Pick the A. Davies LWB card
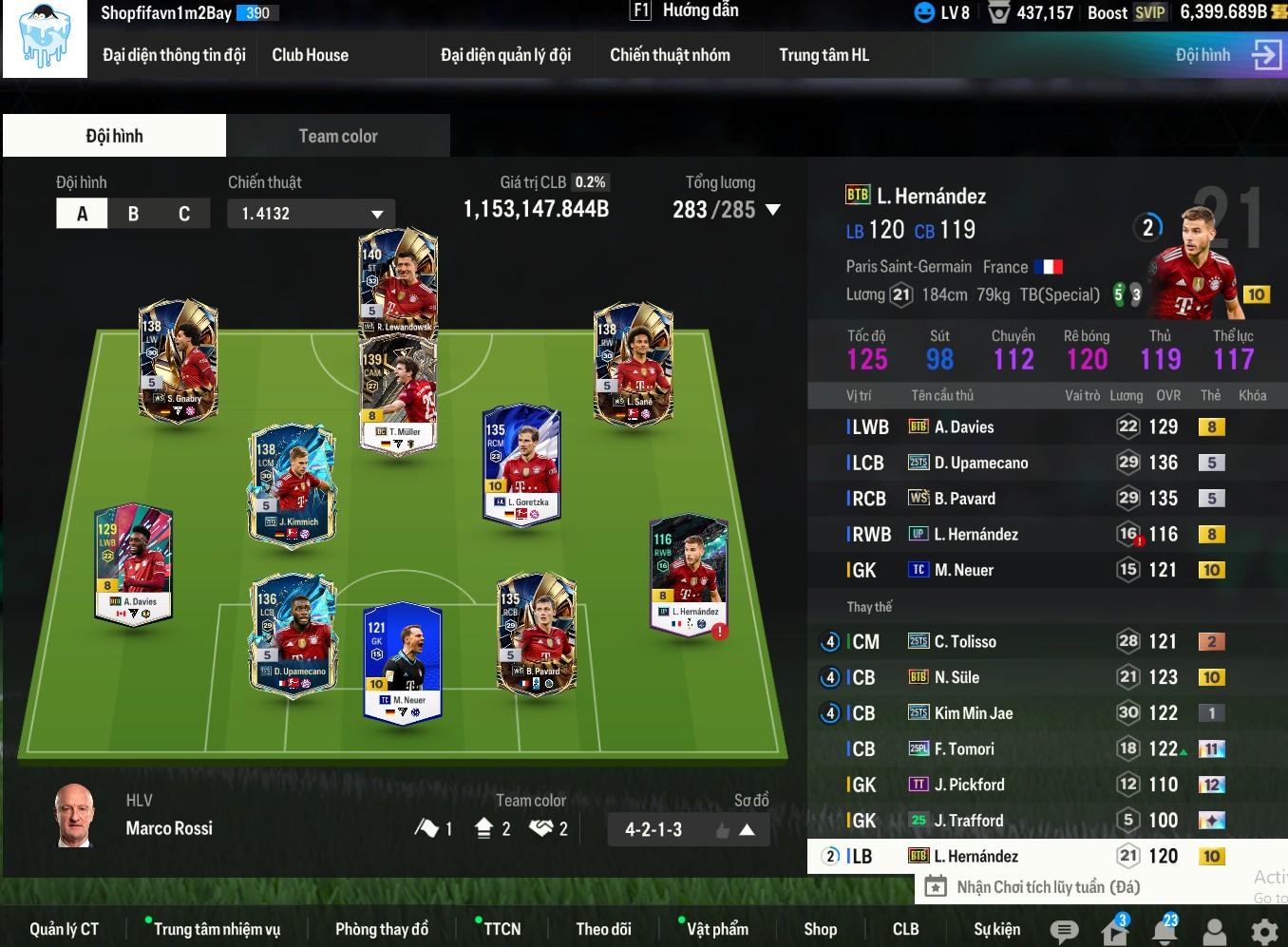This screenshot has height=947, width=1288. (133, 561)
